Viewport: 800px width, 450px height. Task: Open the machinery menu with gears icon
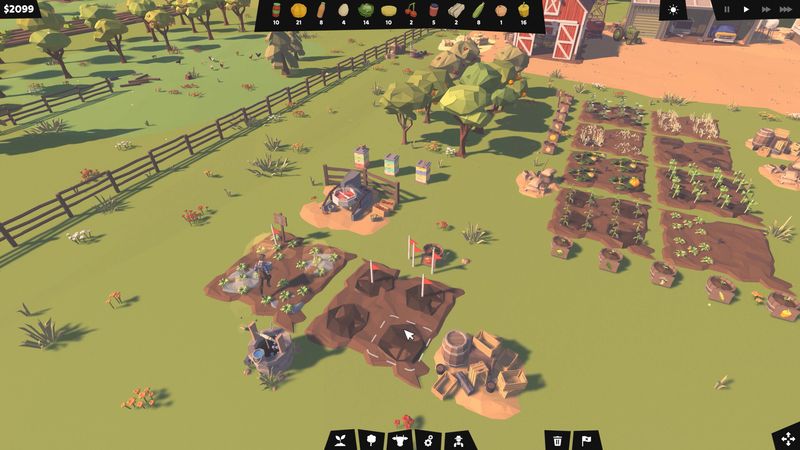(428, 439)
